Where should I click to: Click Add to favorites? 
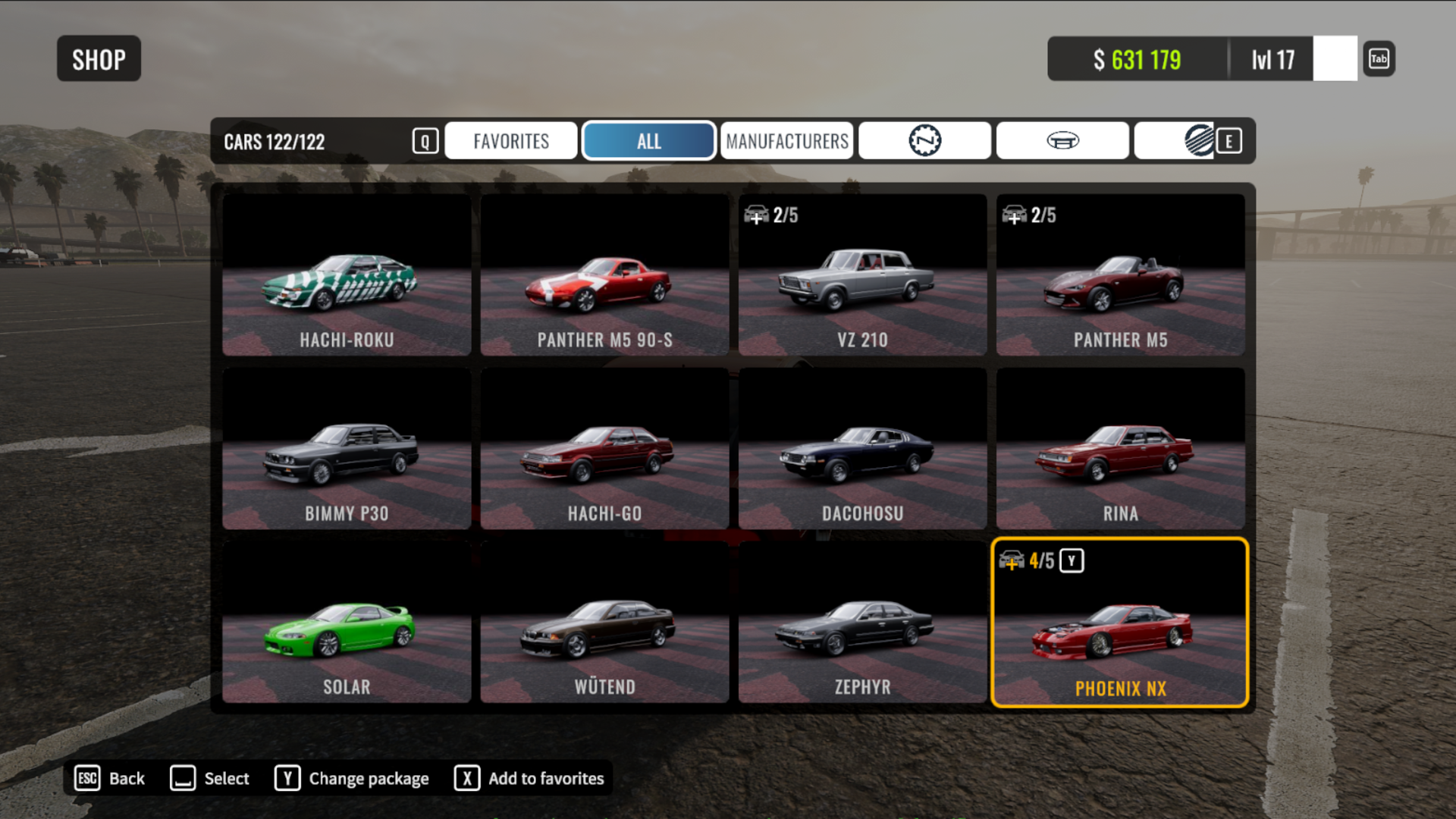[529, 778]
